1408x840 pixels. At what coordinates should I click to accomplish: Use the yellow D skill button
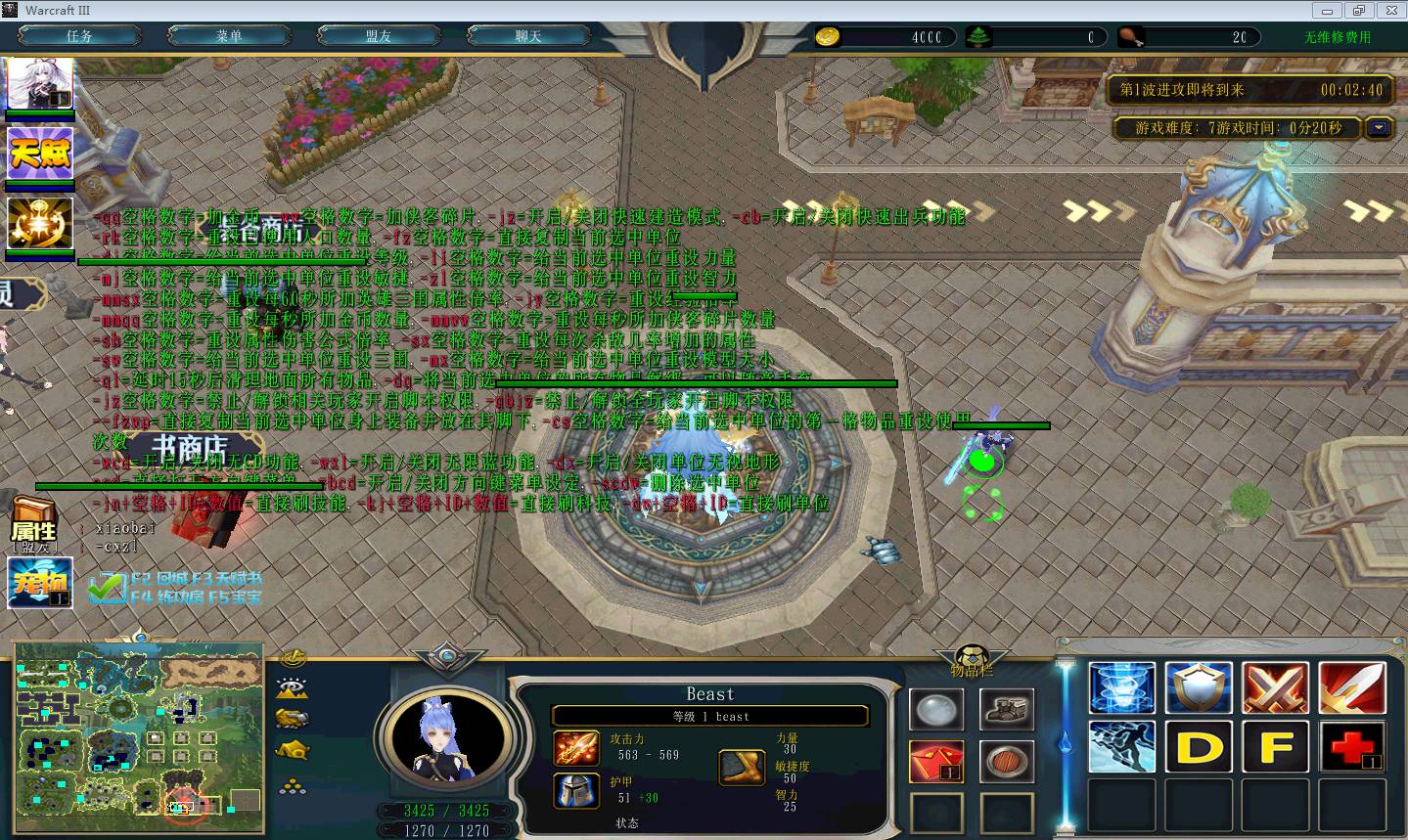click(x=1199, y=747)
